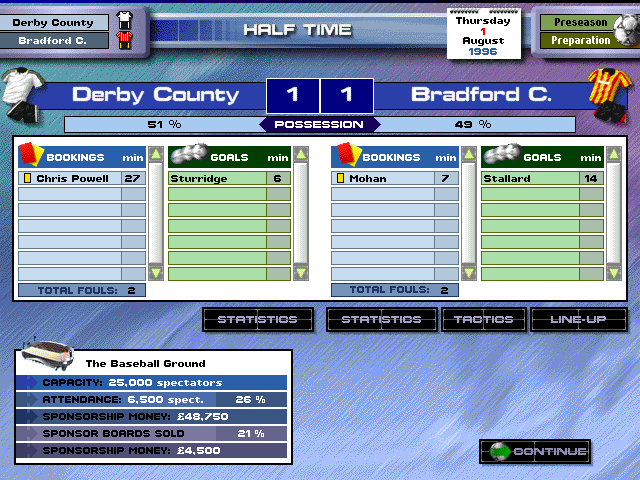Click down arrow of Derby bookings list

155,272
